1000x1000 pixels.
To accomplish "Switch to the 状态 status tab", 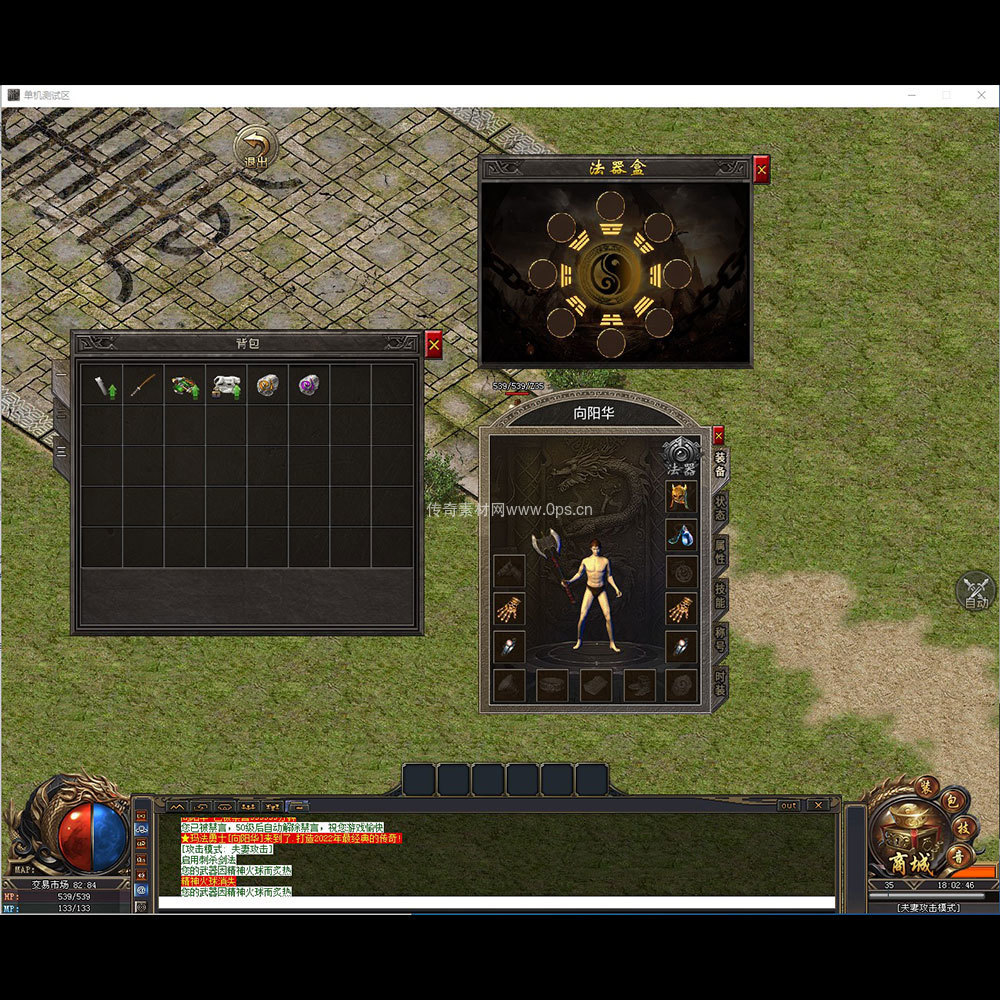I will (721, 508).
